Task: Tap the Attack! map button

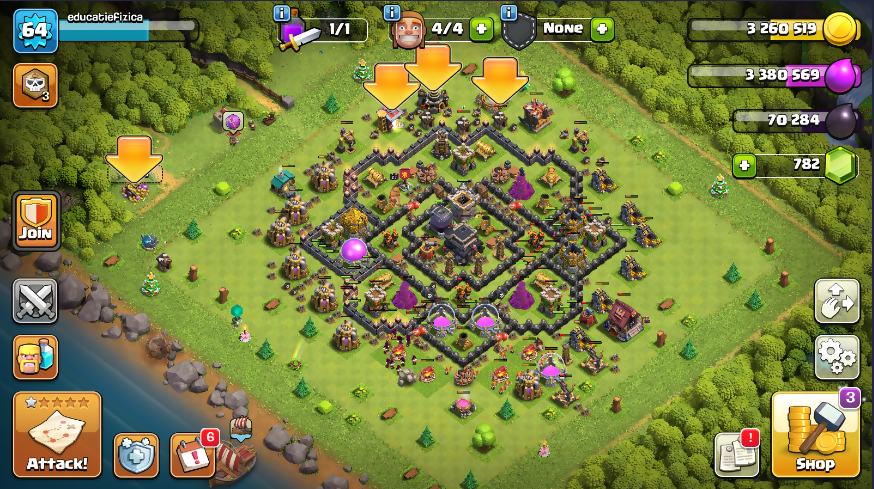Action: click(x=57, y=434)
